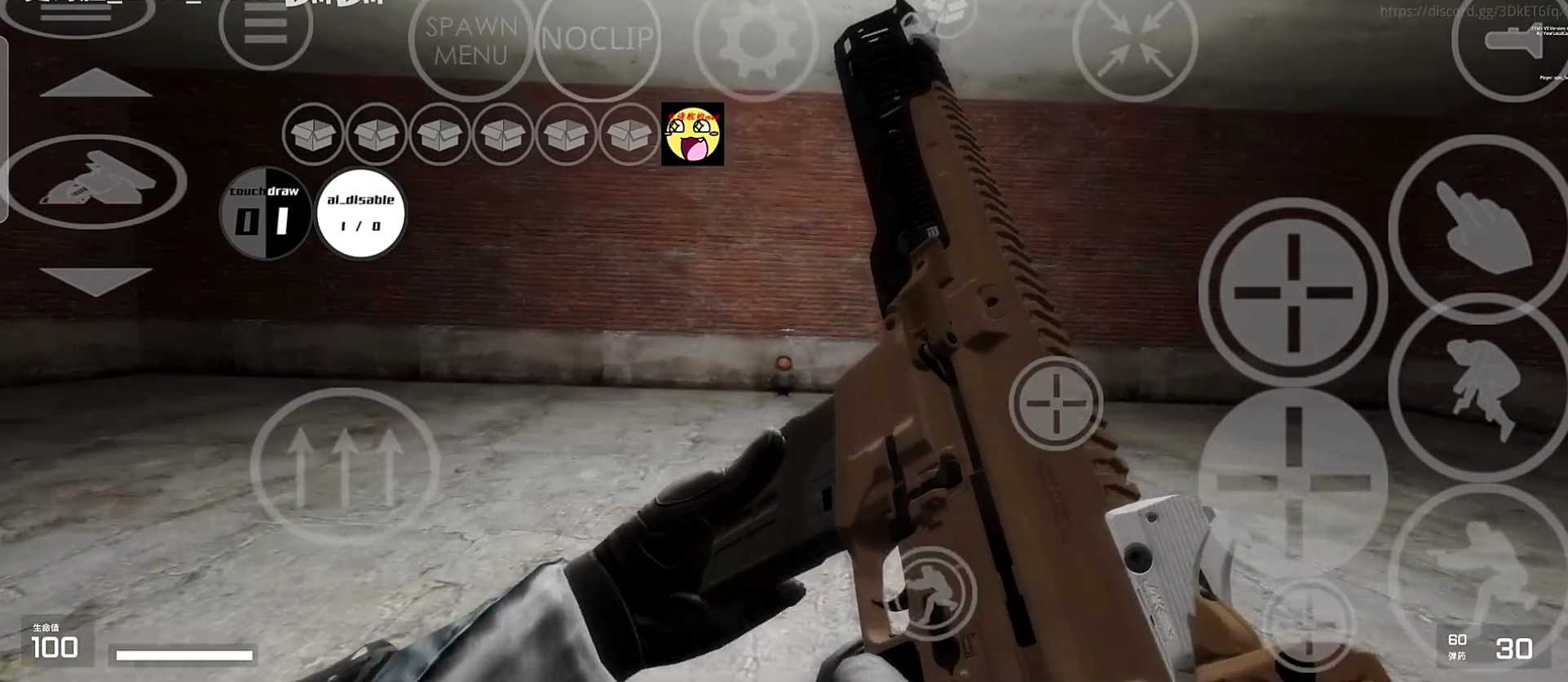Tap the triple up-arrows button
Screen dimensions: 1568x682
pos(344,467)
